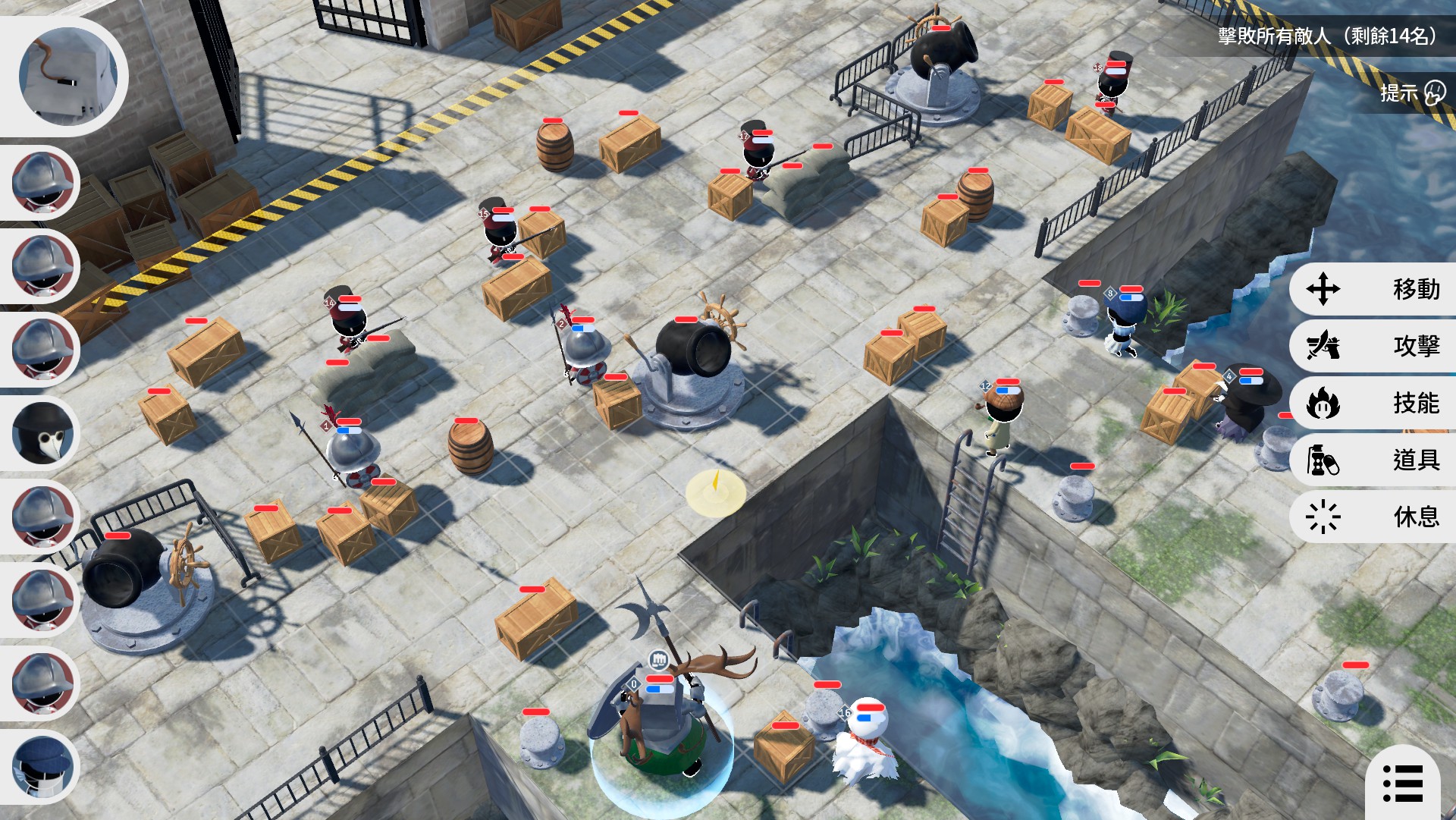The height and width of the screenshot is (820, 1456).
Task: Choose 休息 (Rest) to end turn
Action: [x=1373, y=517]
